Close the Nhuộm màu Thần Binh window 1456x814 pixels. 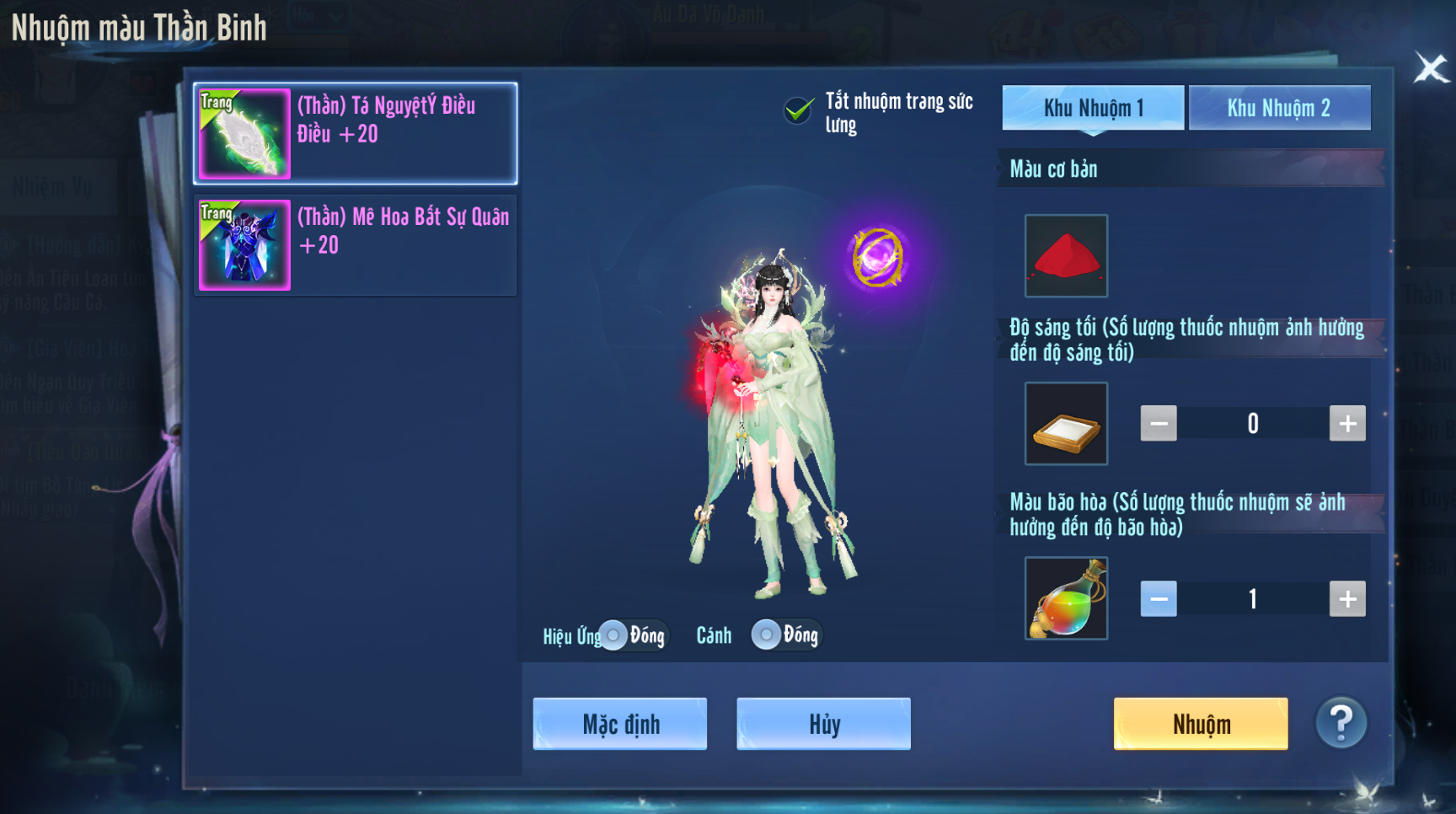(1430, 68)
